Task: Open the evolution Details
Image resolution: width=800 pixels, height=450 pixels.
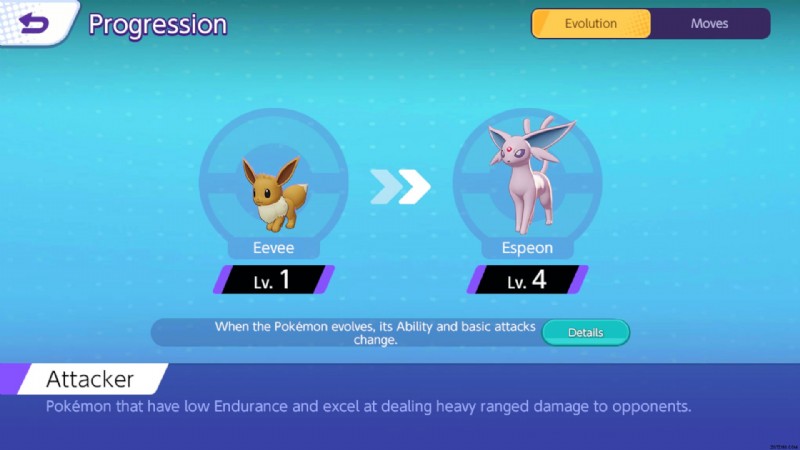Action: point(586,332)
